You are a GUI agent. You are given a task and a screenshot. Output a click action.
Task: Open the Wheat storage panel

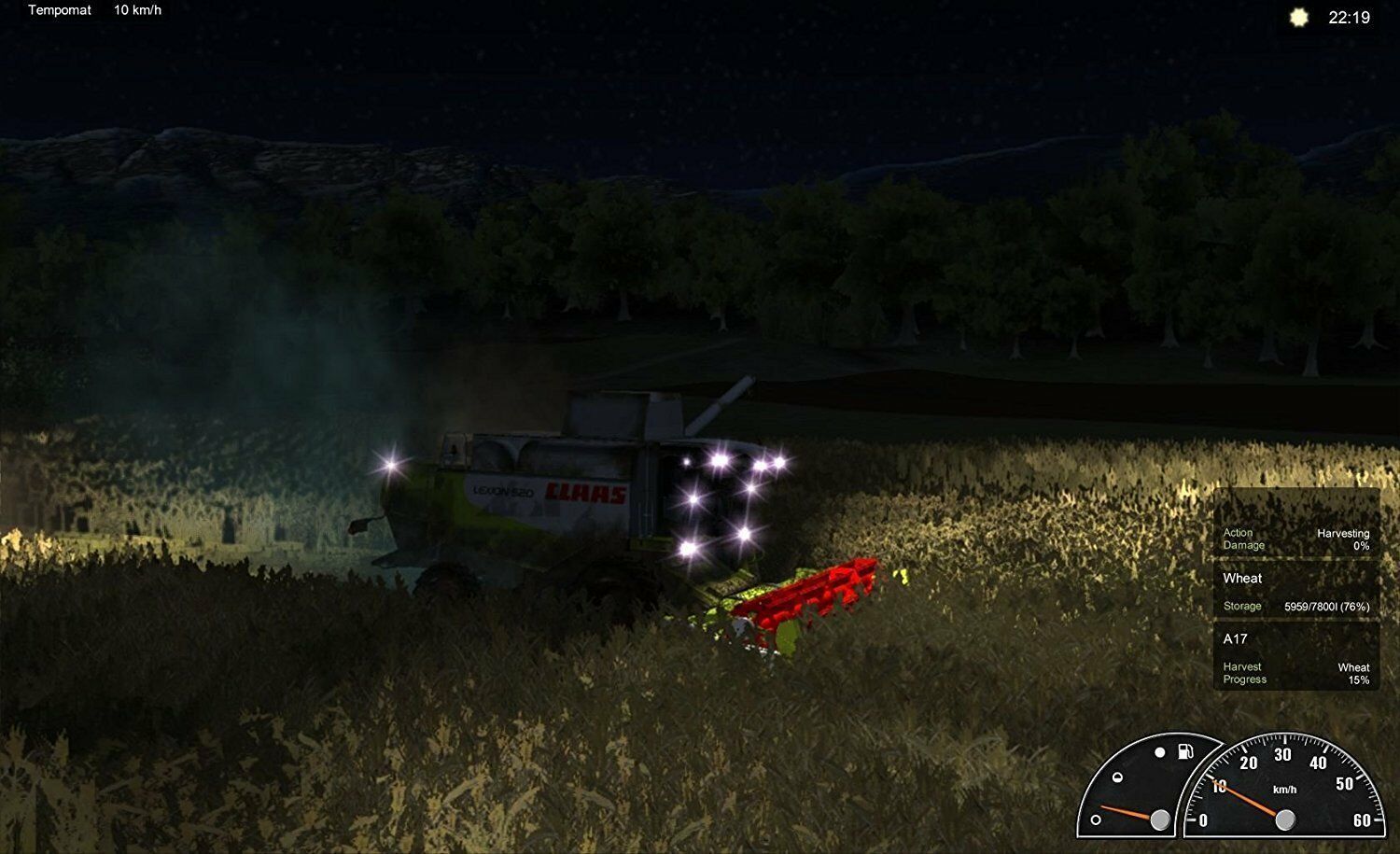pos(1295,591)
